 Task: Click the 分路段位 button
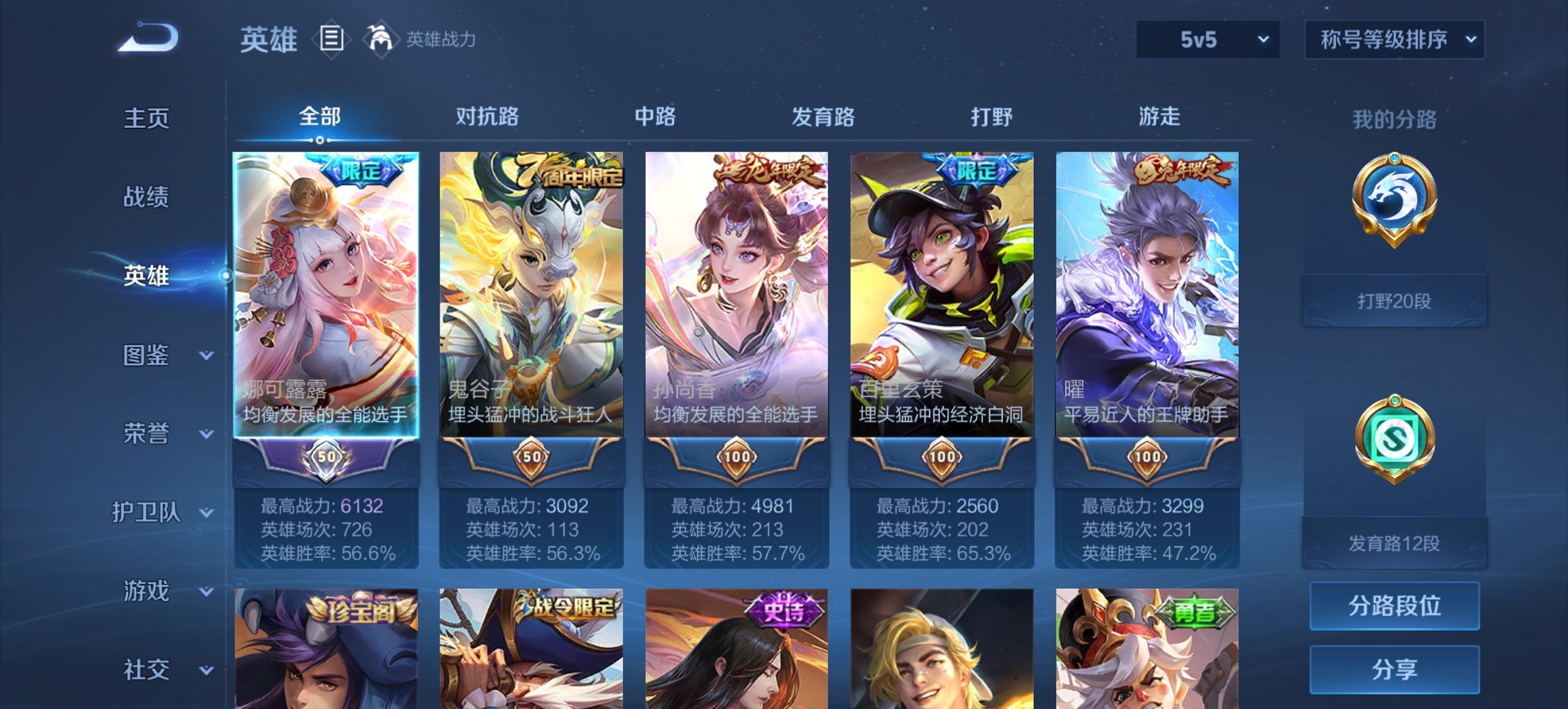(x=1394, y=606)
